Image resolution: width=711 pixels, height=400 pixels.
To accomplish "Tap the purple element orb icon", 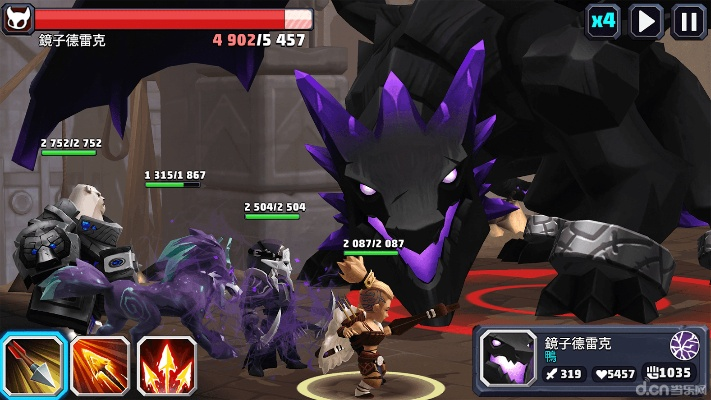I will [x=684, y=345].
